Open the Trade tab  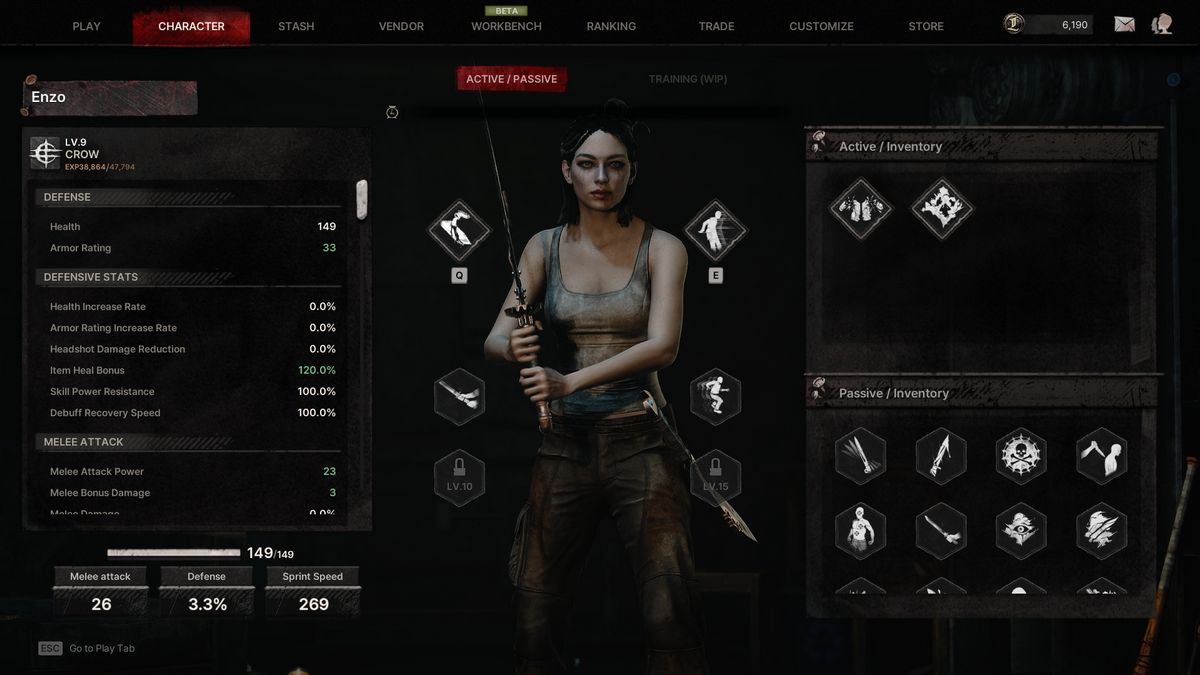[x=716, y=26]
